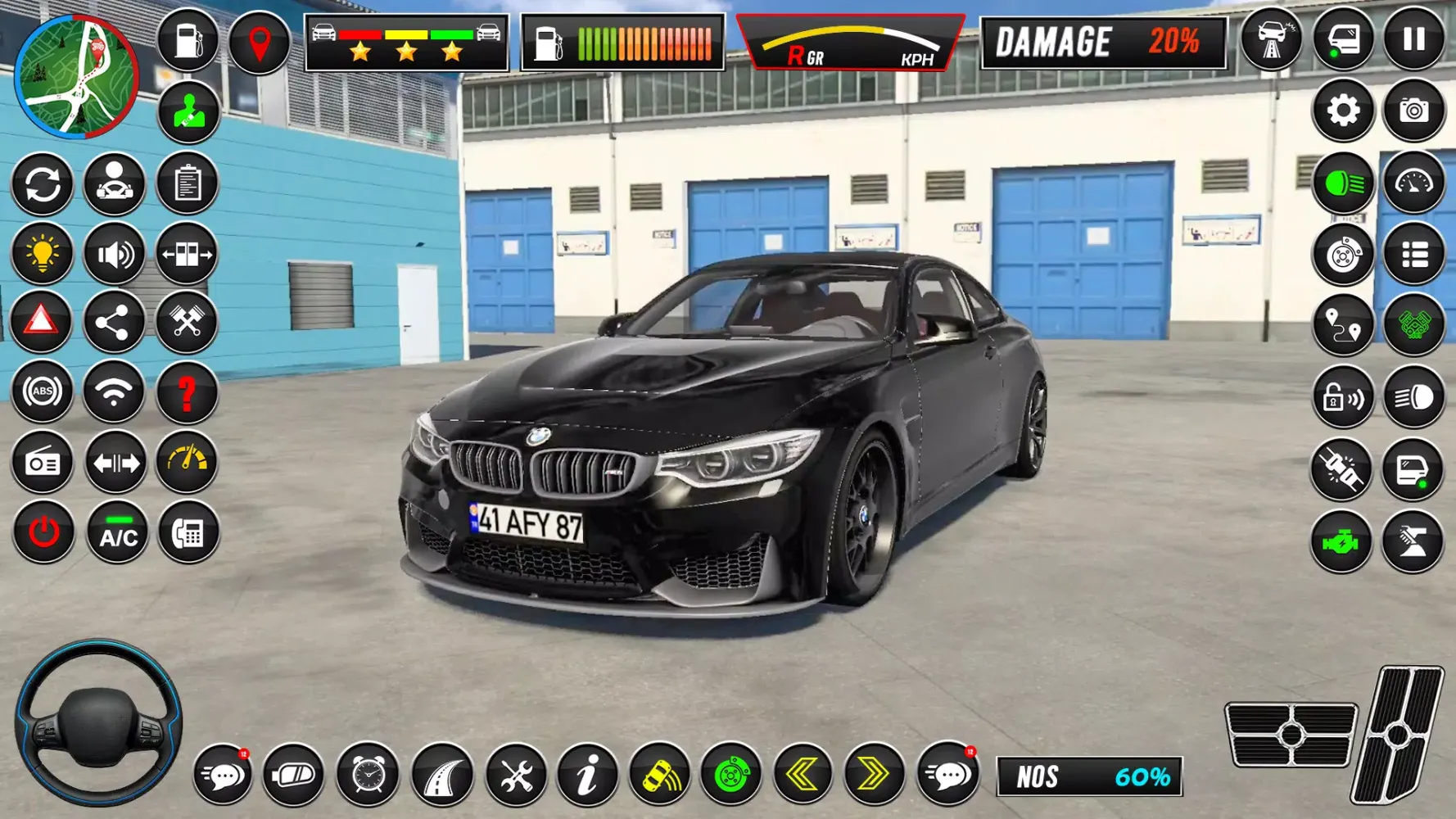The image size is (1456, 819).
Task: Open the gear settings menu
Action: coord(1342,111)
